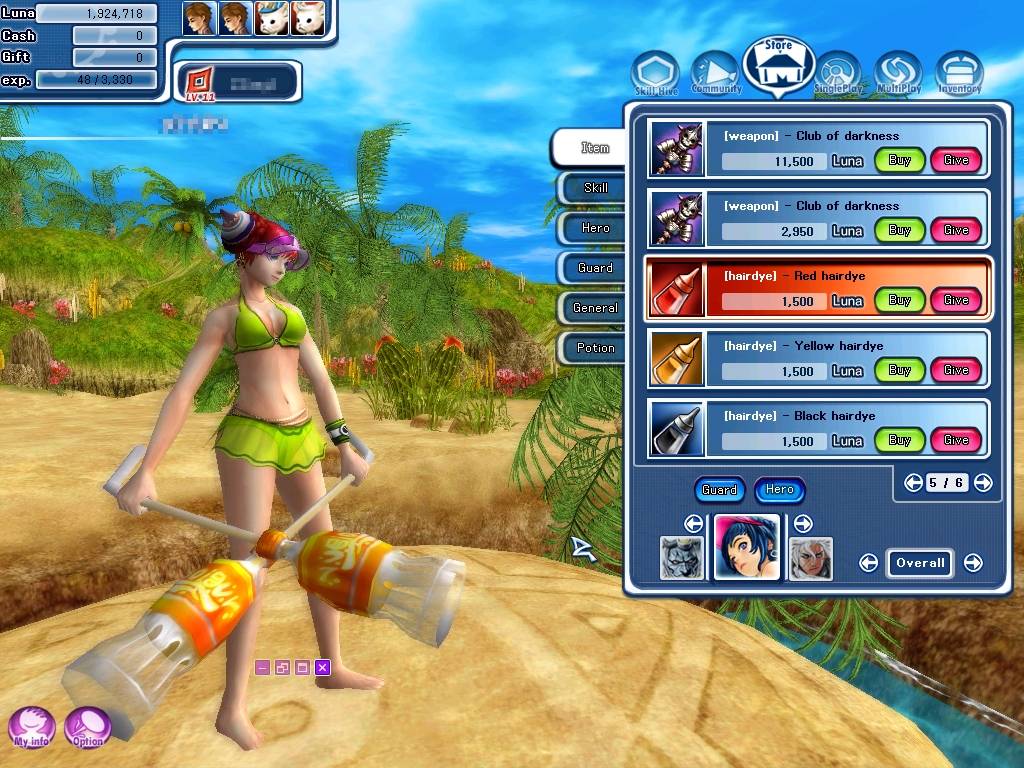Enter SinglePlay mode
Screen dimensions: 1024x768
point(837,74)
